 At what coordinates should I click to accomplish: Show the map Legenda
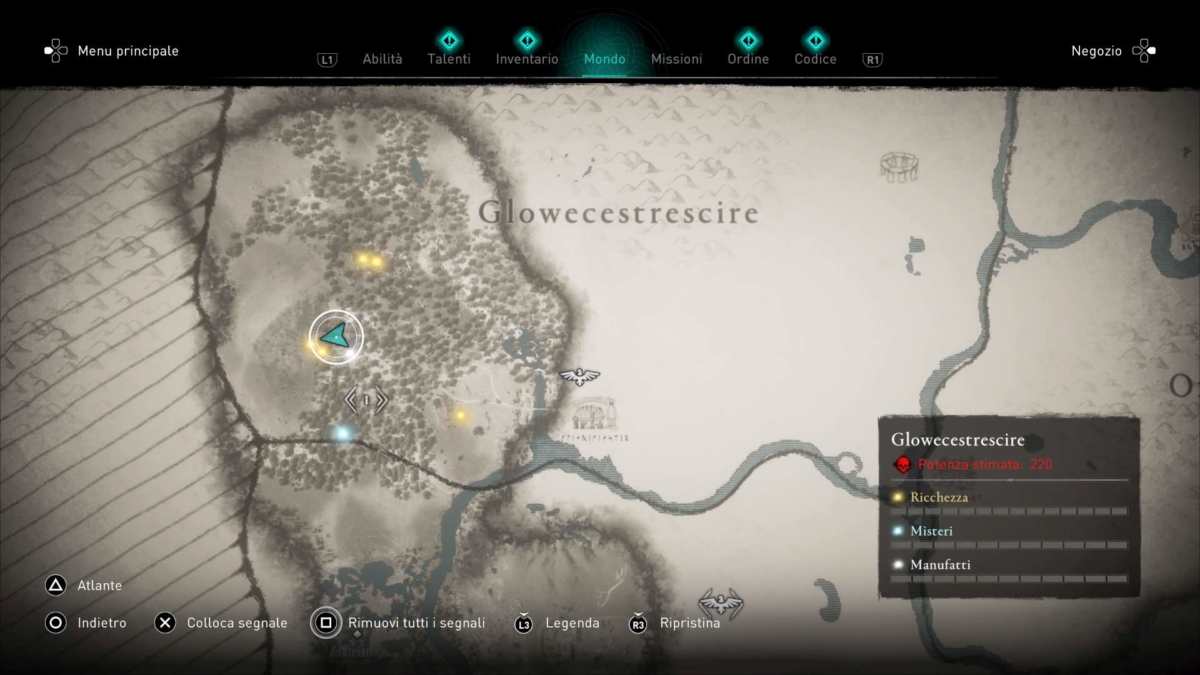tap(572, 623)
